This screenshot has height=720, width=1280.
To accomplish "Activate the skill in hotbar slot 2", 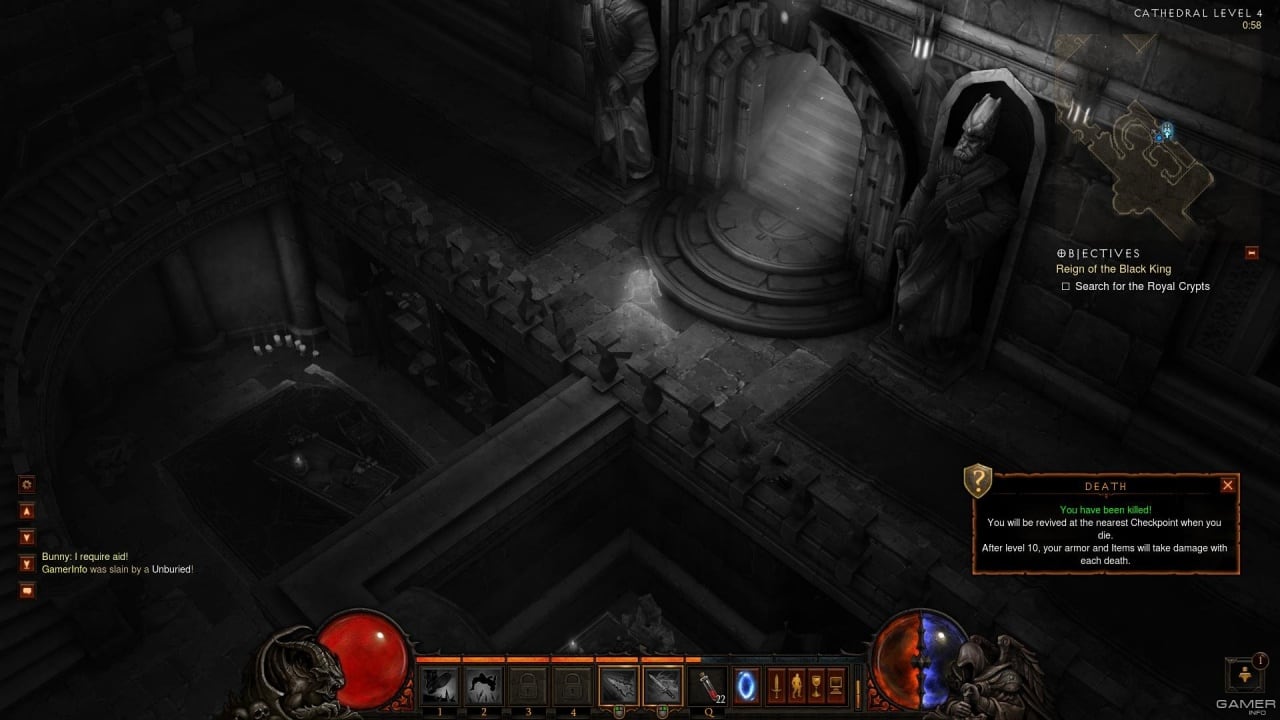I will (x=483, y=686).
